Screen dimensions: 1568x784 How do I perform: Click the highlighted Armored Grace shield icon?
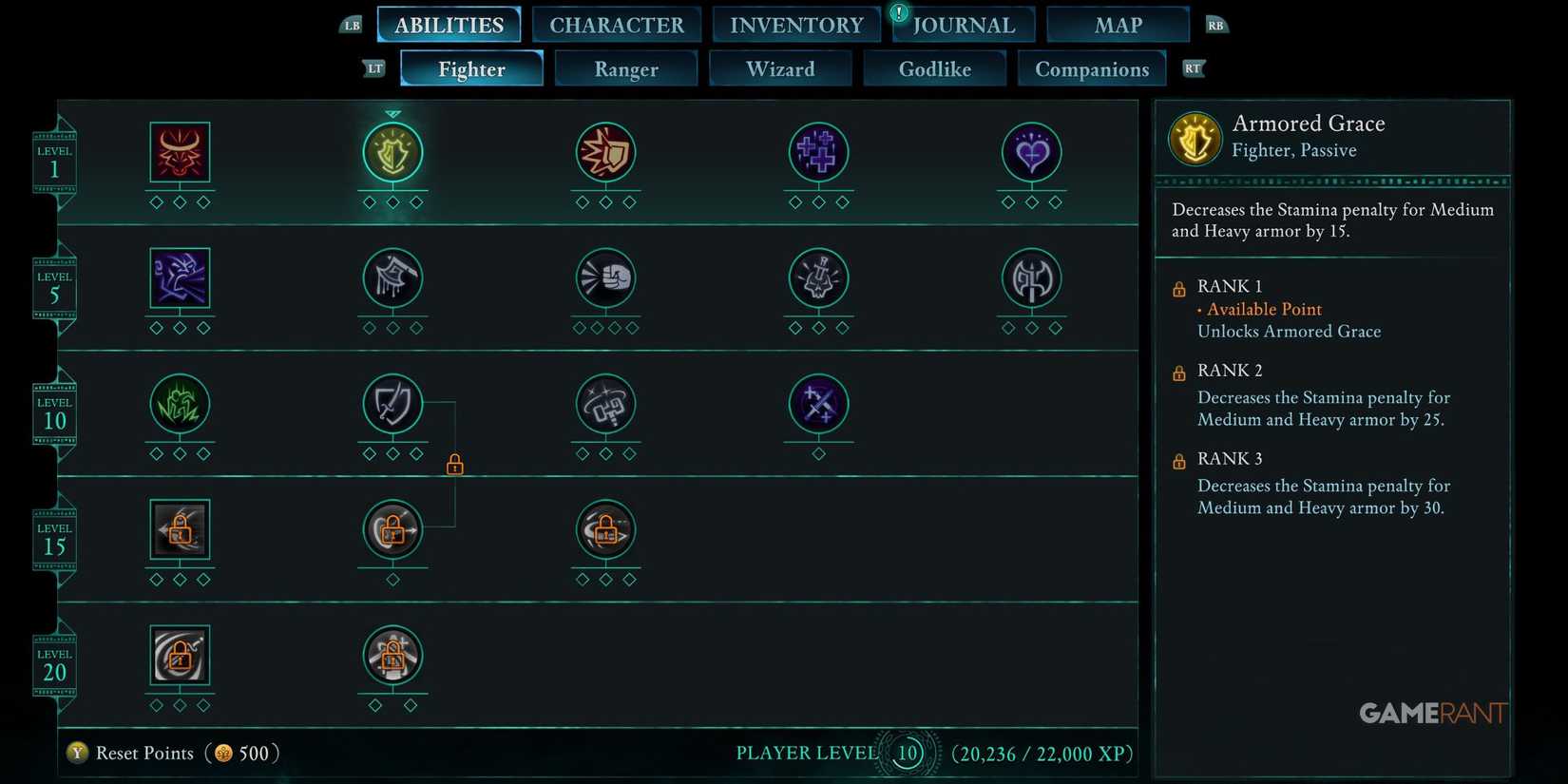[x=392, y=155]
